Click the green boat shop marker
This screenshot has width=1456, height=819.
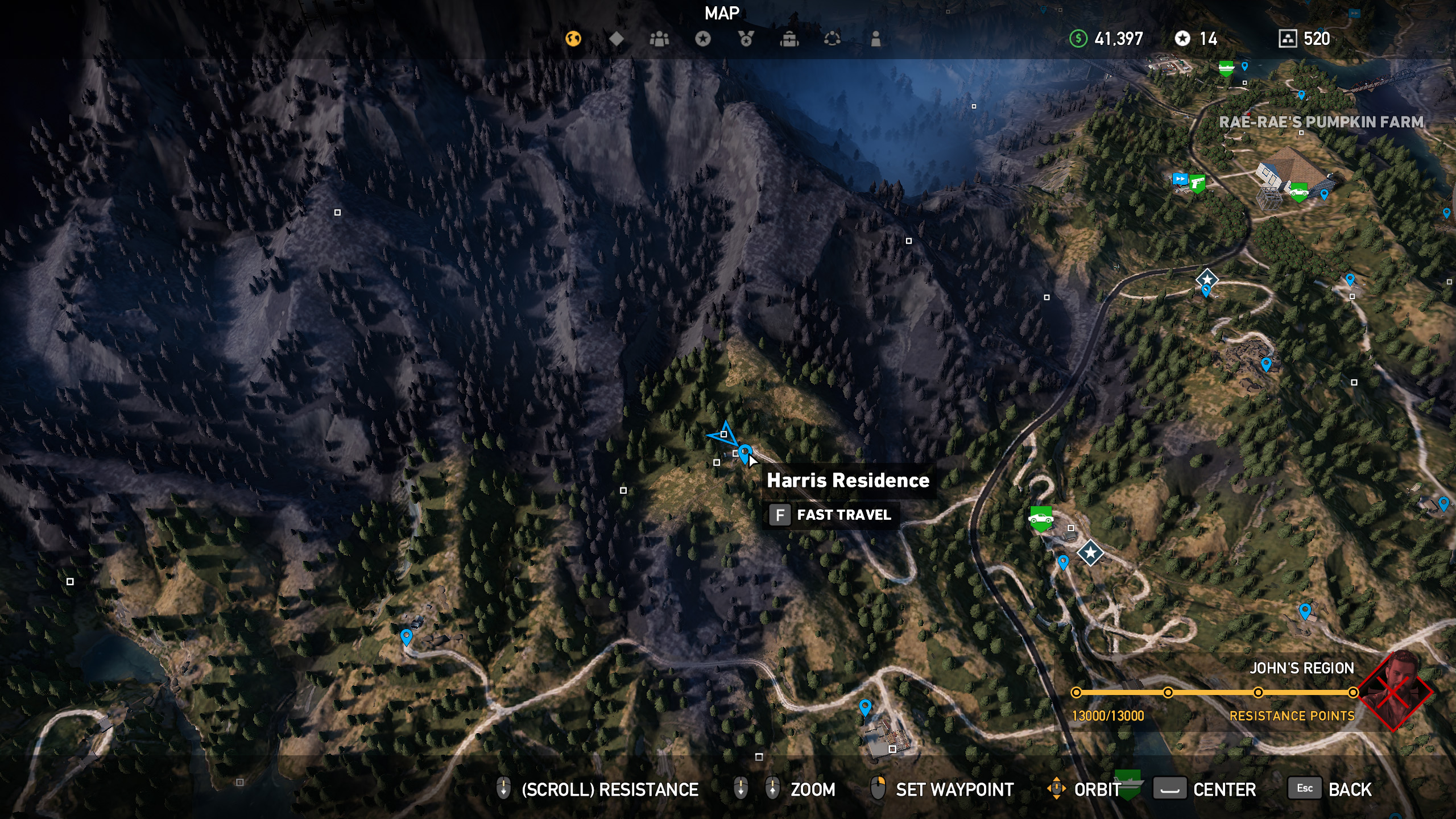(x=1226, y=69)
